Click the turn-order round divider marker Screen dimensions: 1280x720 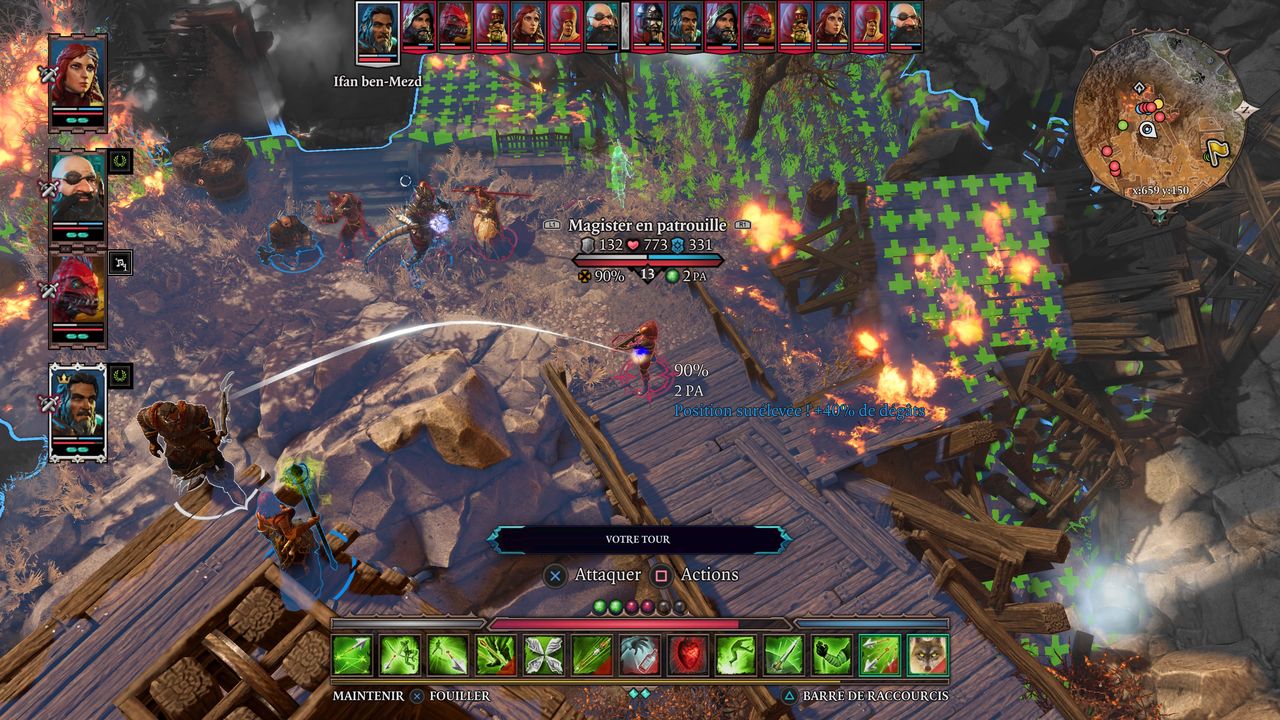[x=625, y=26]
